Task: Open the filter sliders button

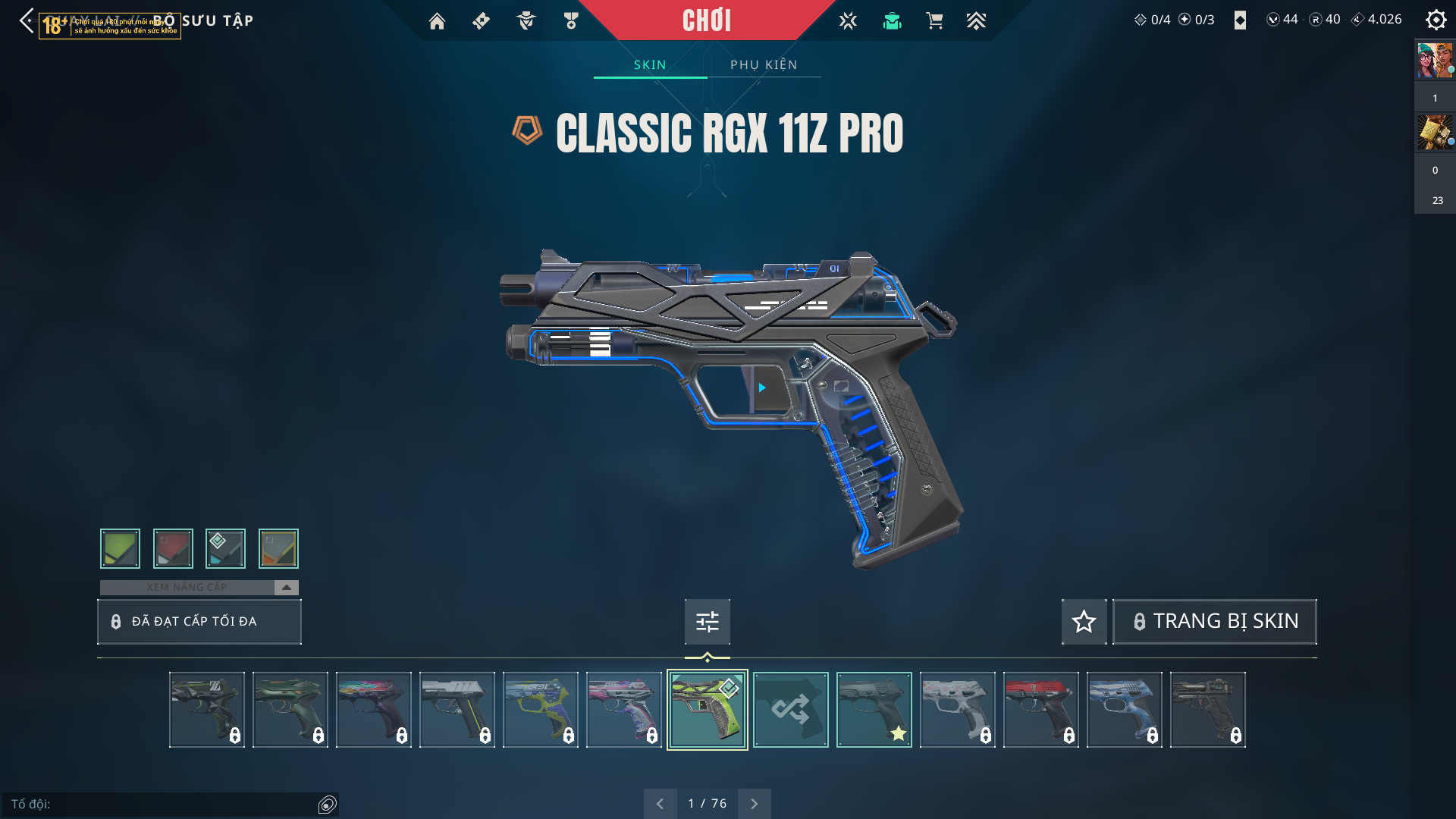Action: tap(707, 622)
